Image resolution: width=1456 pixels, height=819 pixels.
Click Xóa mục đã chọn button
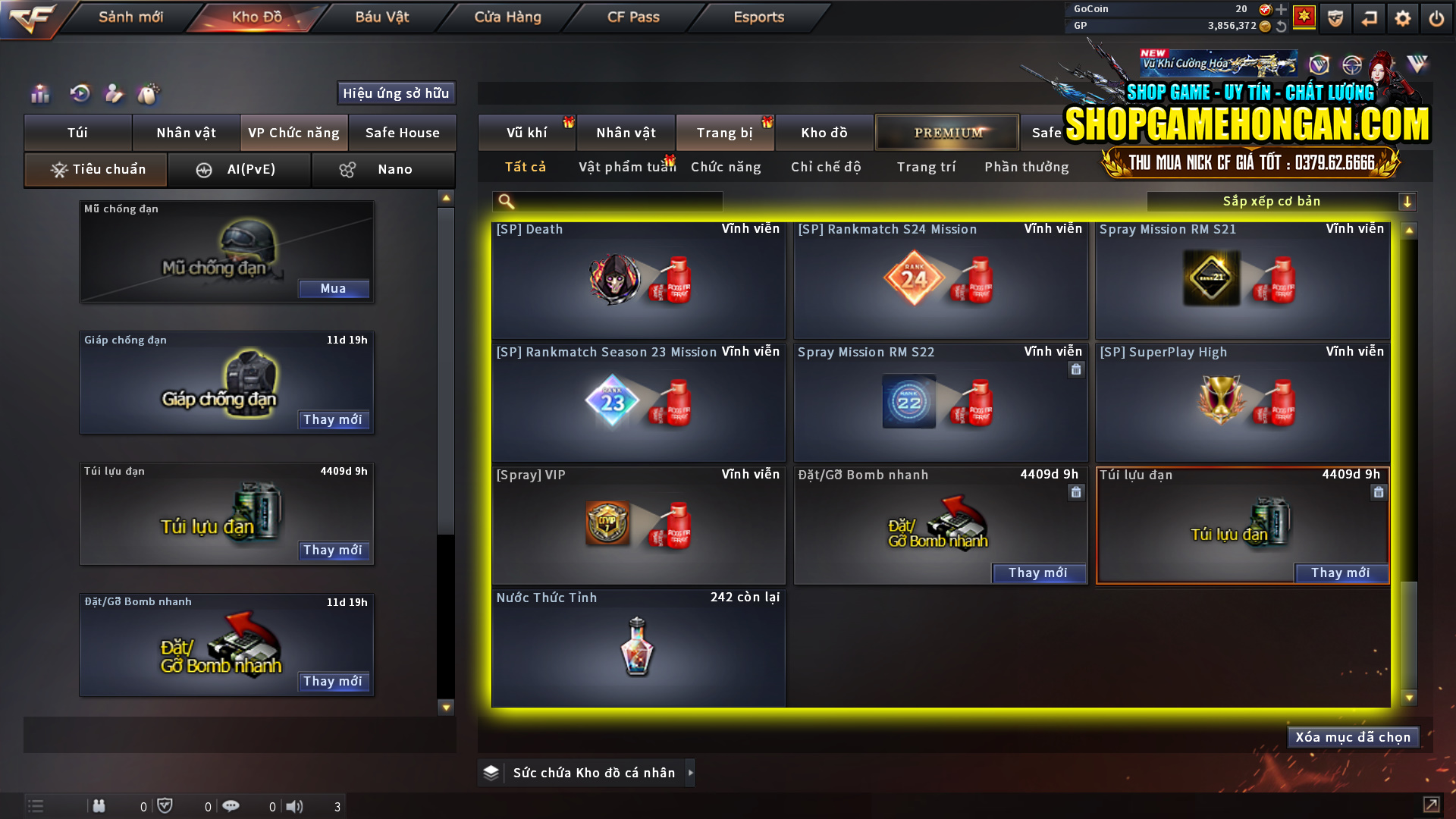tap(1353, 736)
